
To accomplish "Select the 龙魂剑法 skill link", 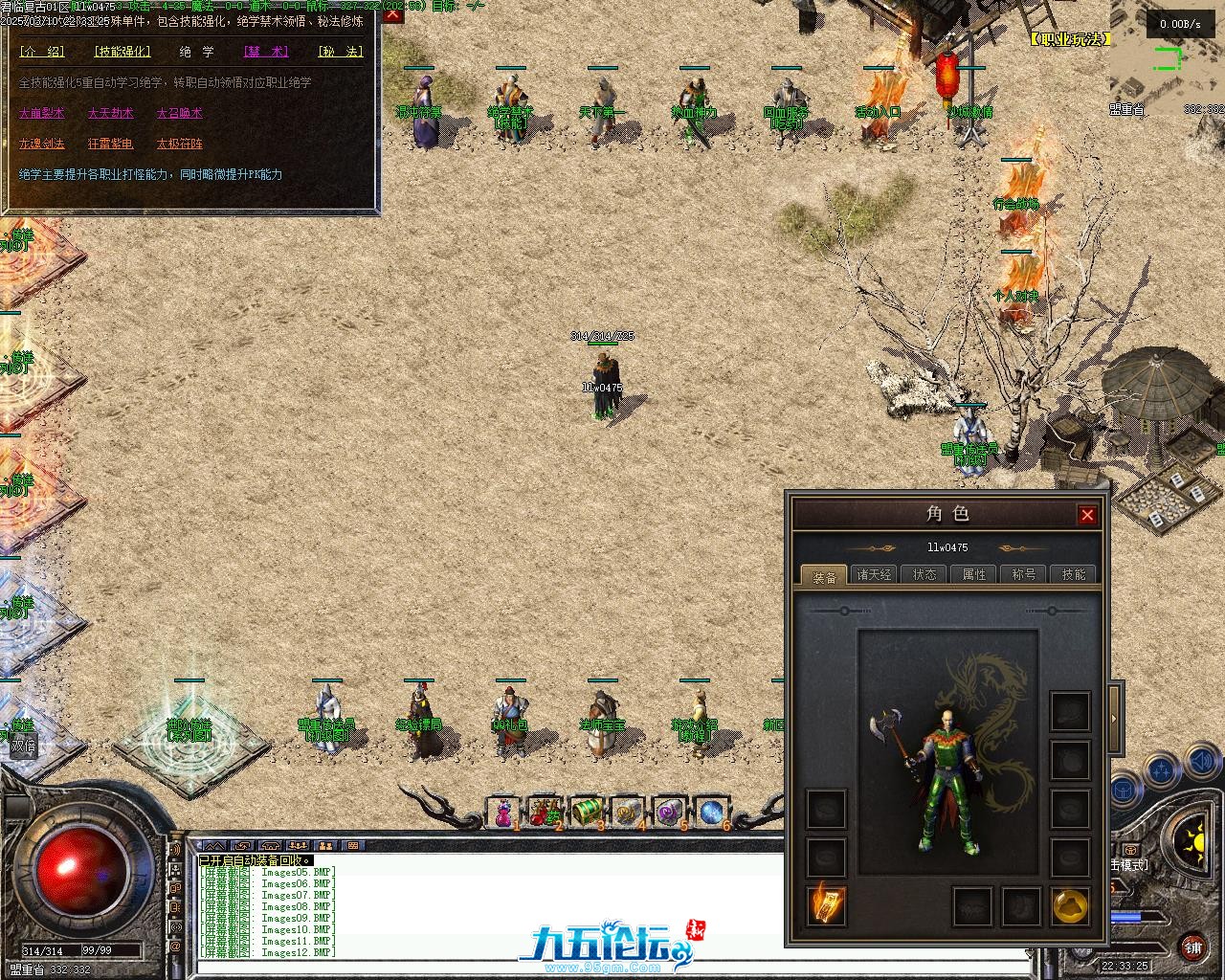I will click(x=42, y=144).
